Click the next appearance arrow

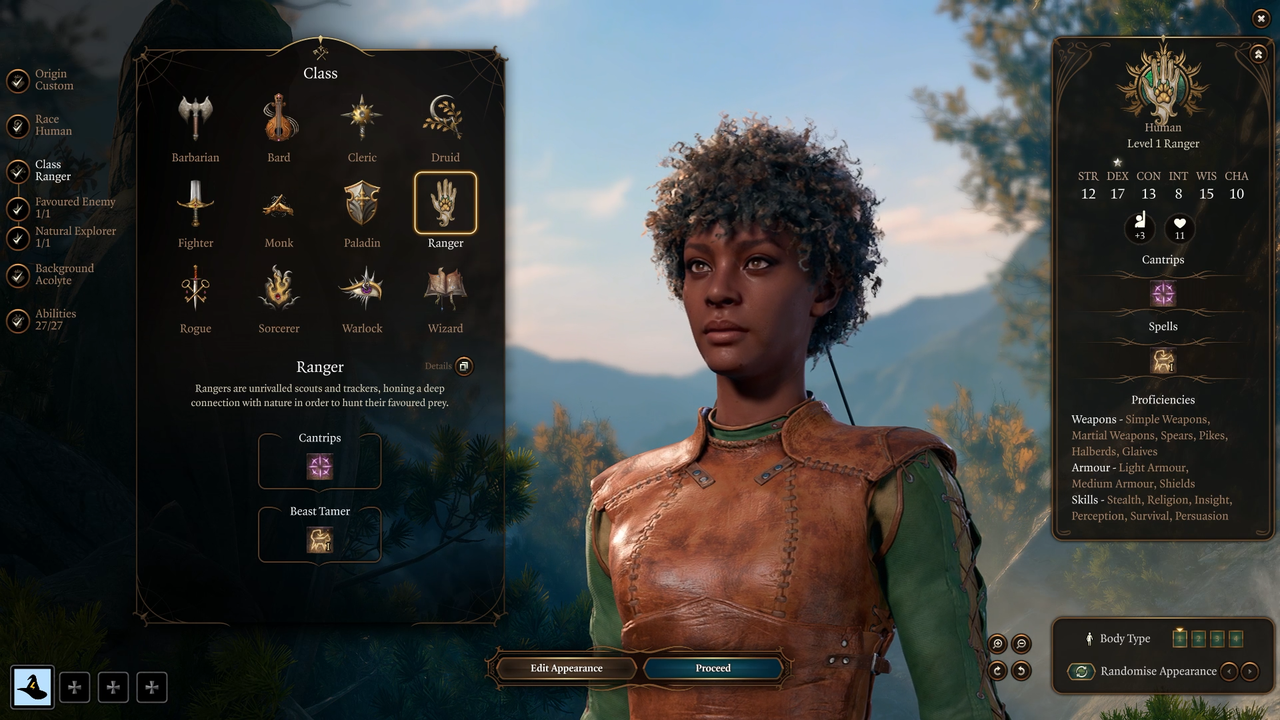tap(1250, 671)
